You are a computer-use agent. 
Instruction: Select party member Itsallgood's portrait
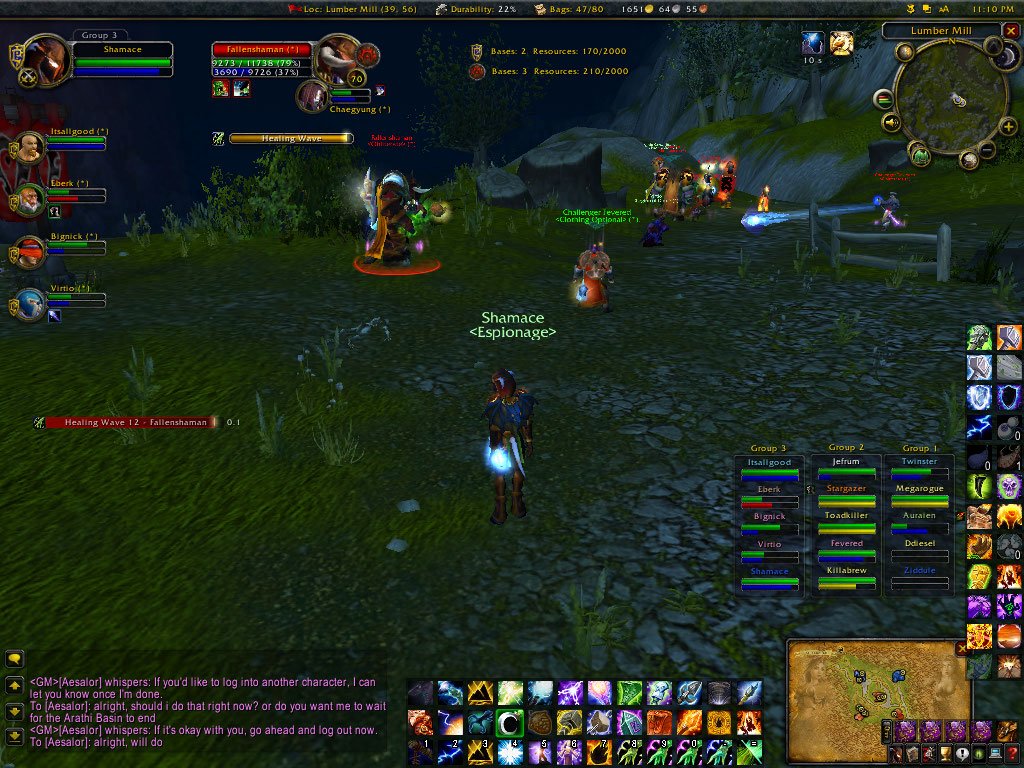click(30, 147)
